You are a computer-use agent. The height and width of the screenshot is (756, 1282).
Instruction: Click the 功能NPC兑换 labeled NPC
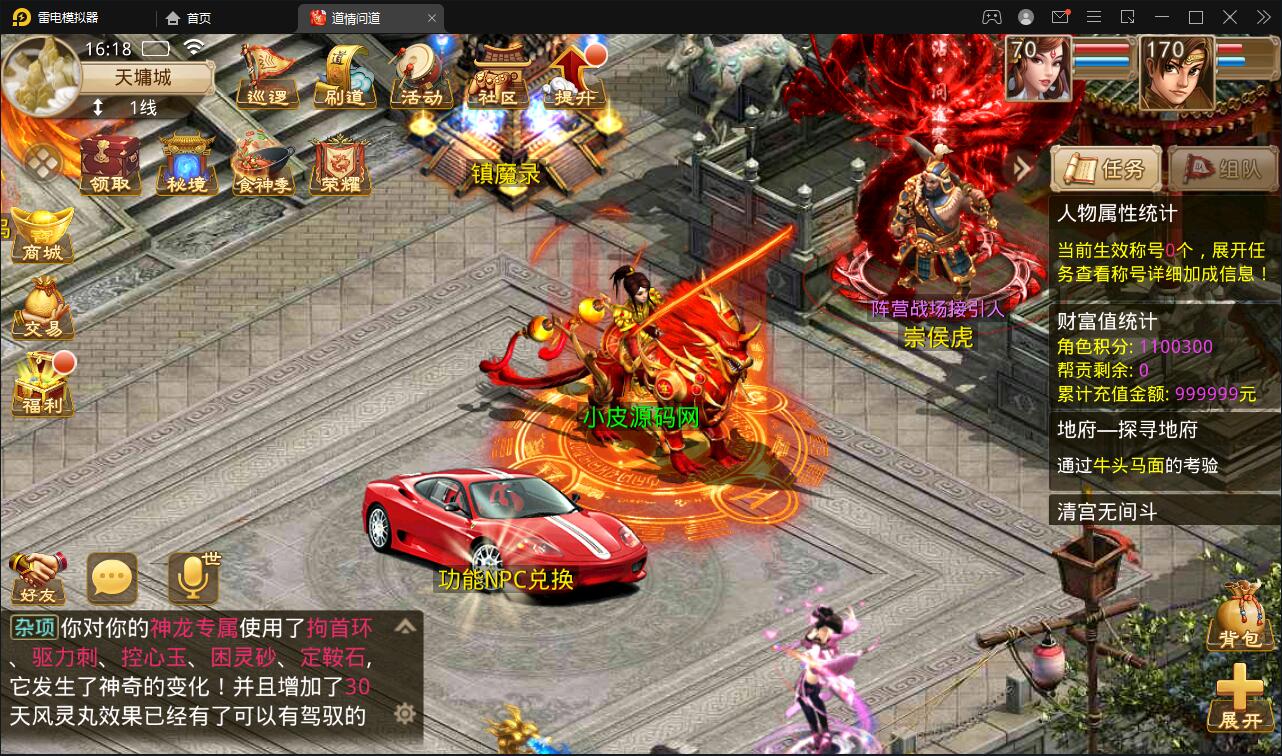pyautogui.click(x=507, y=580)
